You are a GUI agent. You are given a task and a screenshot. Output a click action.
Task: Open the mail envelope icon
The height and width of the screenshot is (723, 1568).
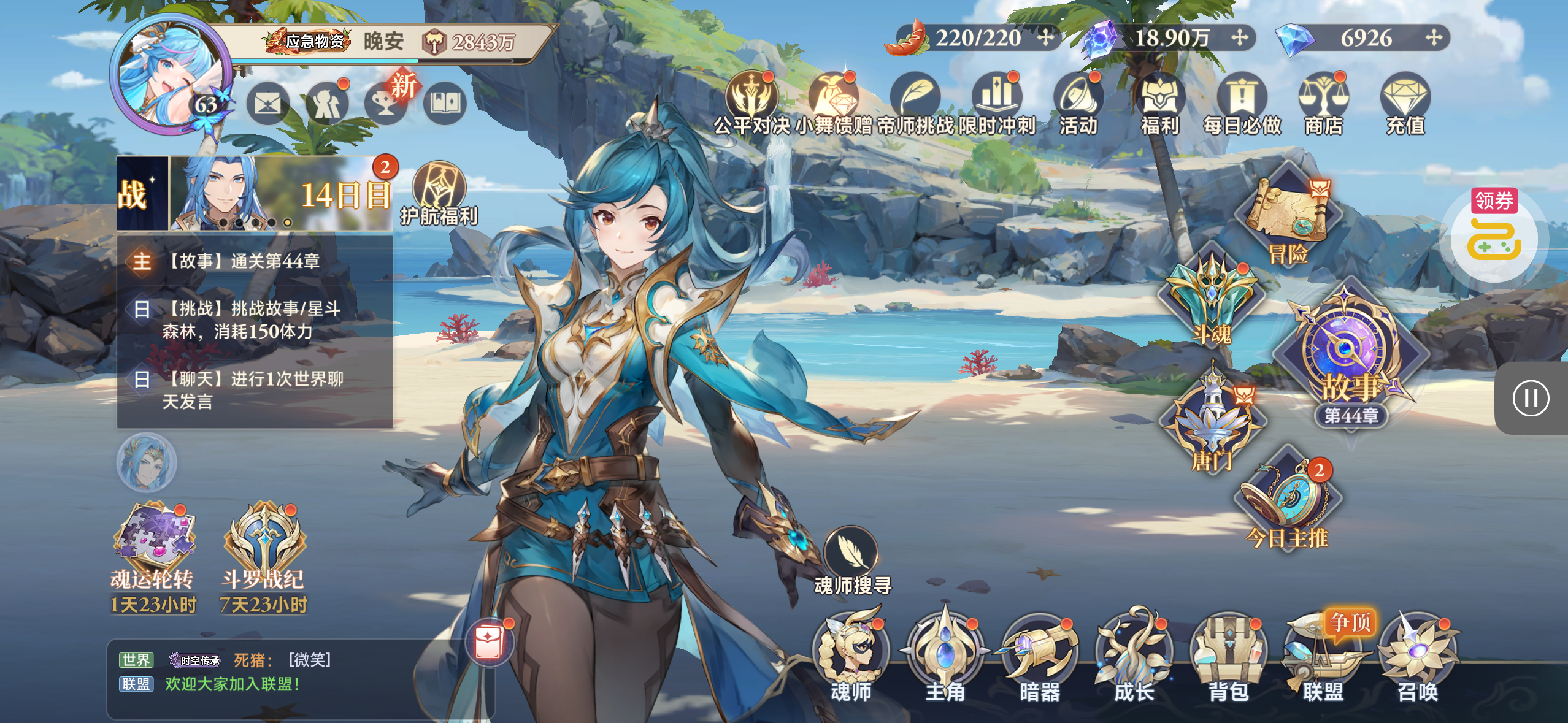click(x=268, y=104)
